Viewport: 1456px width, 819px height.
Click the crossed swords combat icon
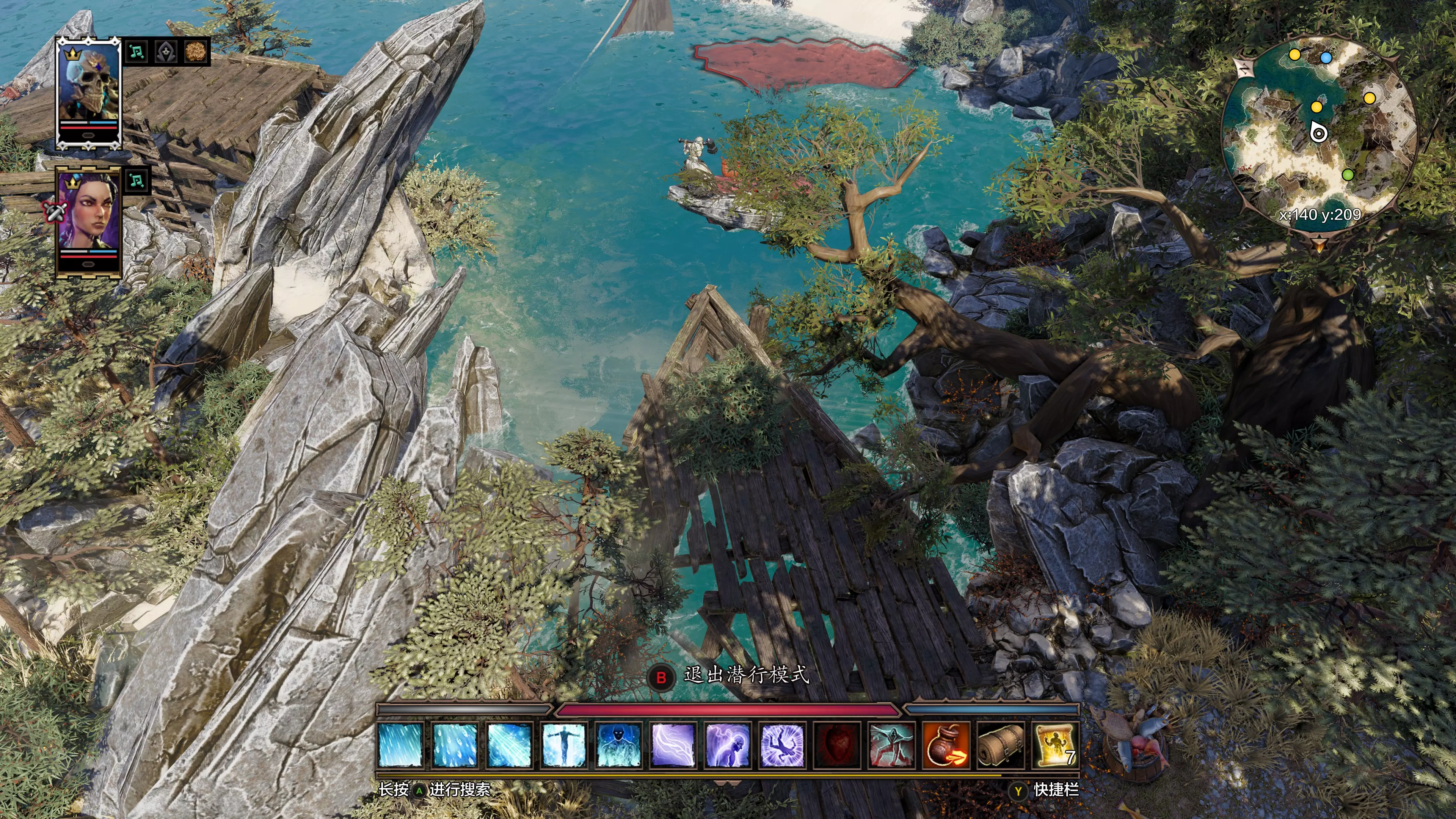(55, 212)
